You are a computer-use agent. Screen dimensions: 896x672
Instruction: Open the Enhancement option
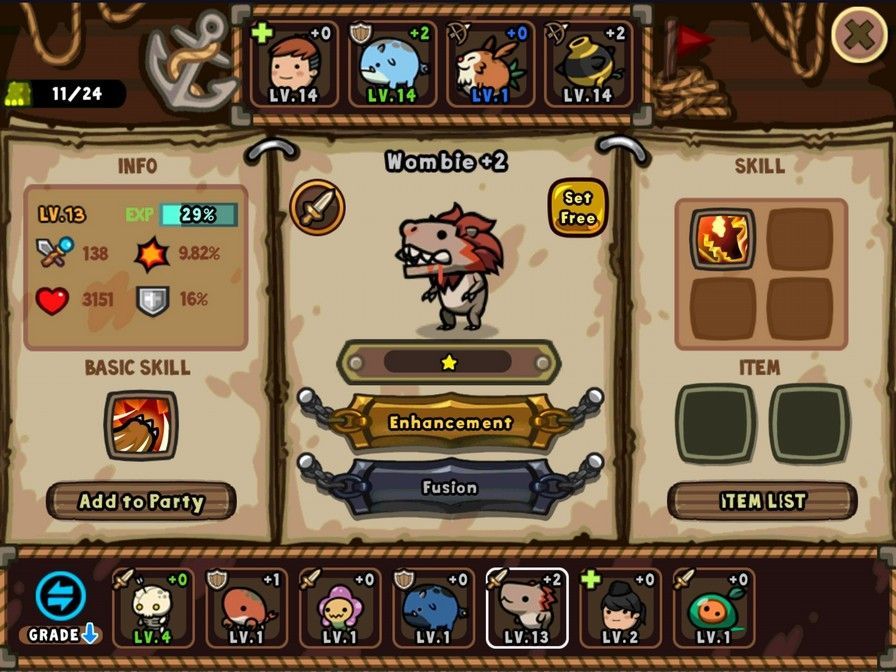(x=450, y=423)
